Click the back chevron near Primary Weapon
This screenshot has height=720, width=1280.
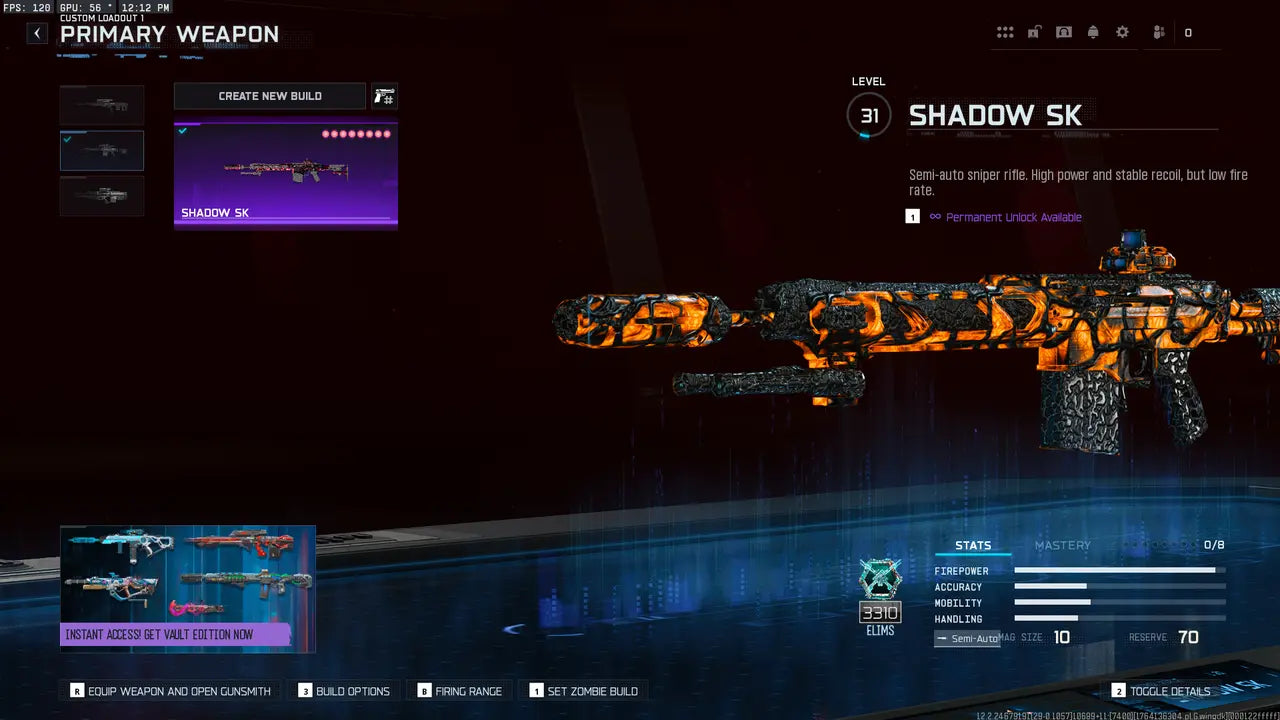point(36,33)
